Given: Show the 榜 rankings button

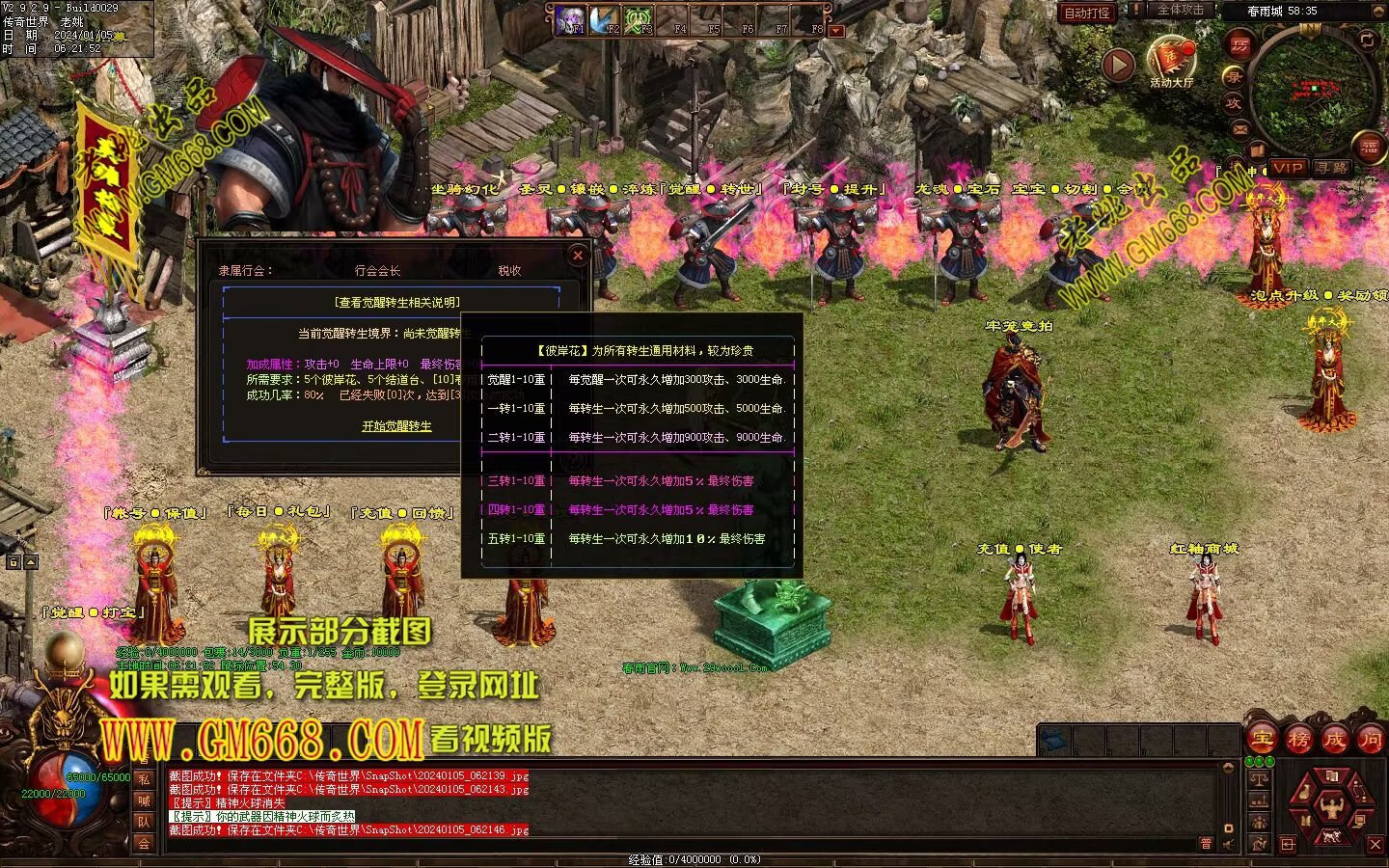Looking at the screenshot, I should point(1298,740).
